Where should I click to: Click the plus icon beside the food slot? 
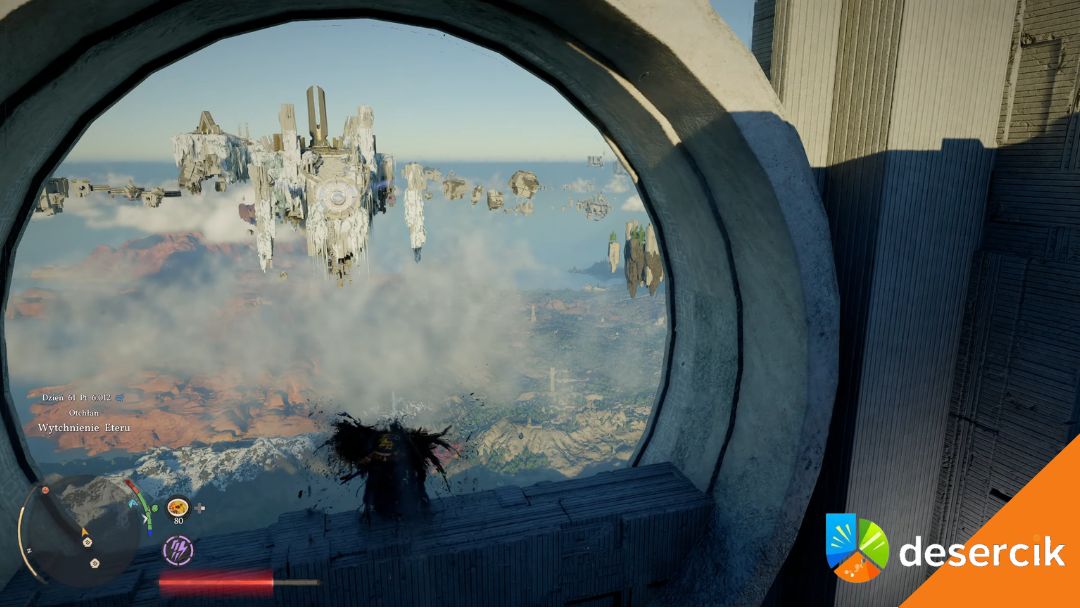[x=200, y=508]
